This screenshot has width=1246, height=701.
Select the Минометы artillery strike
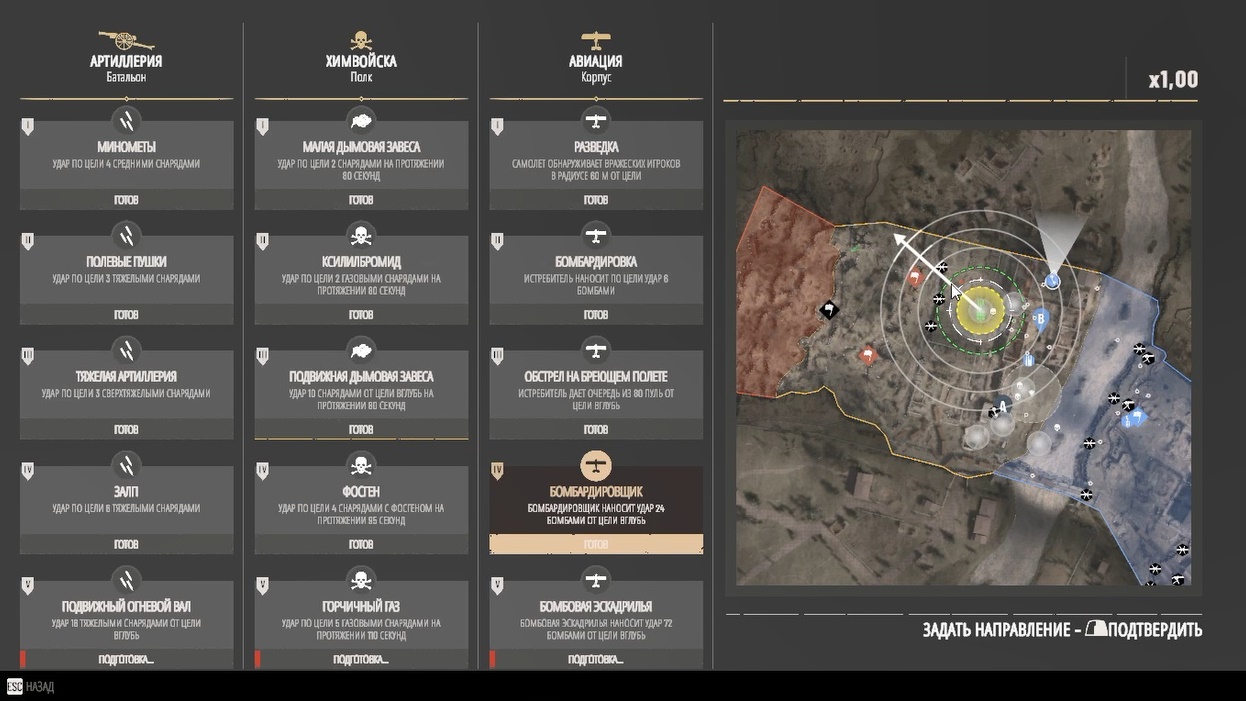tap(126, 157)
